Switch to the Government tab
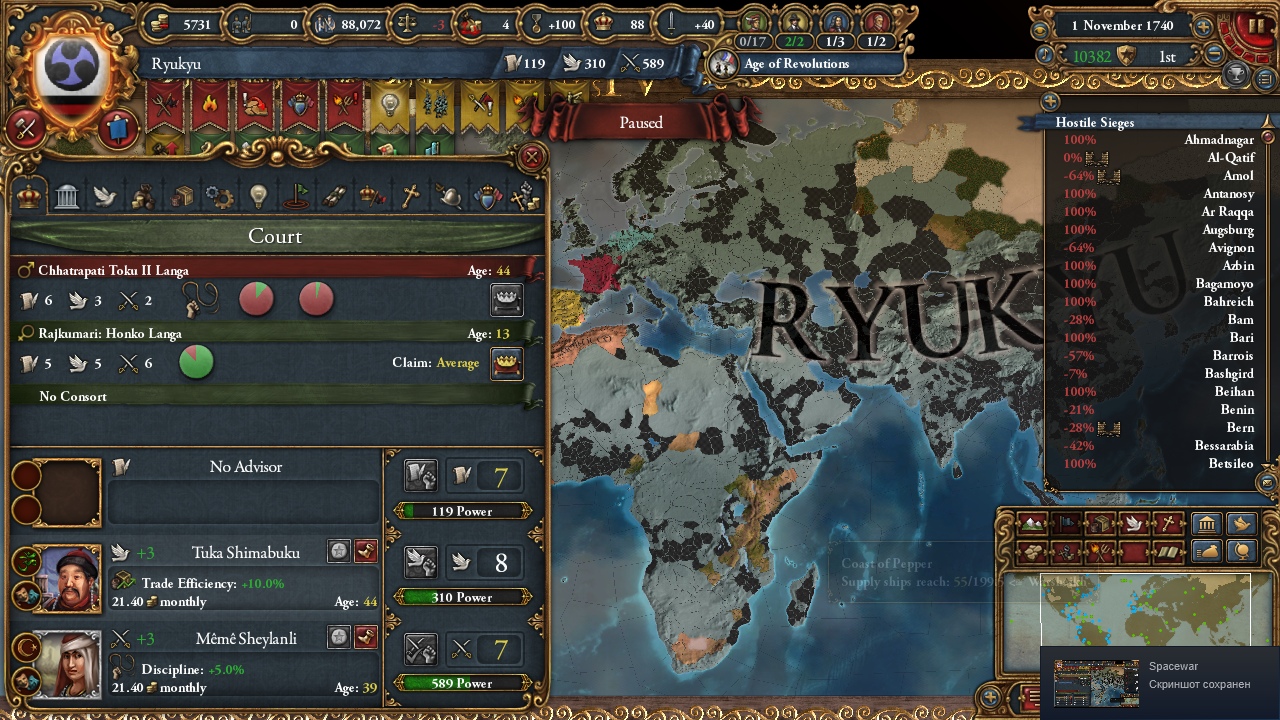The image size is (1280, 720). click(66, 196)
